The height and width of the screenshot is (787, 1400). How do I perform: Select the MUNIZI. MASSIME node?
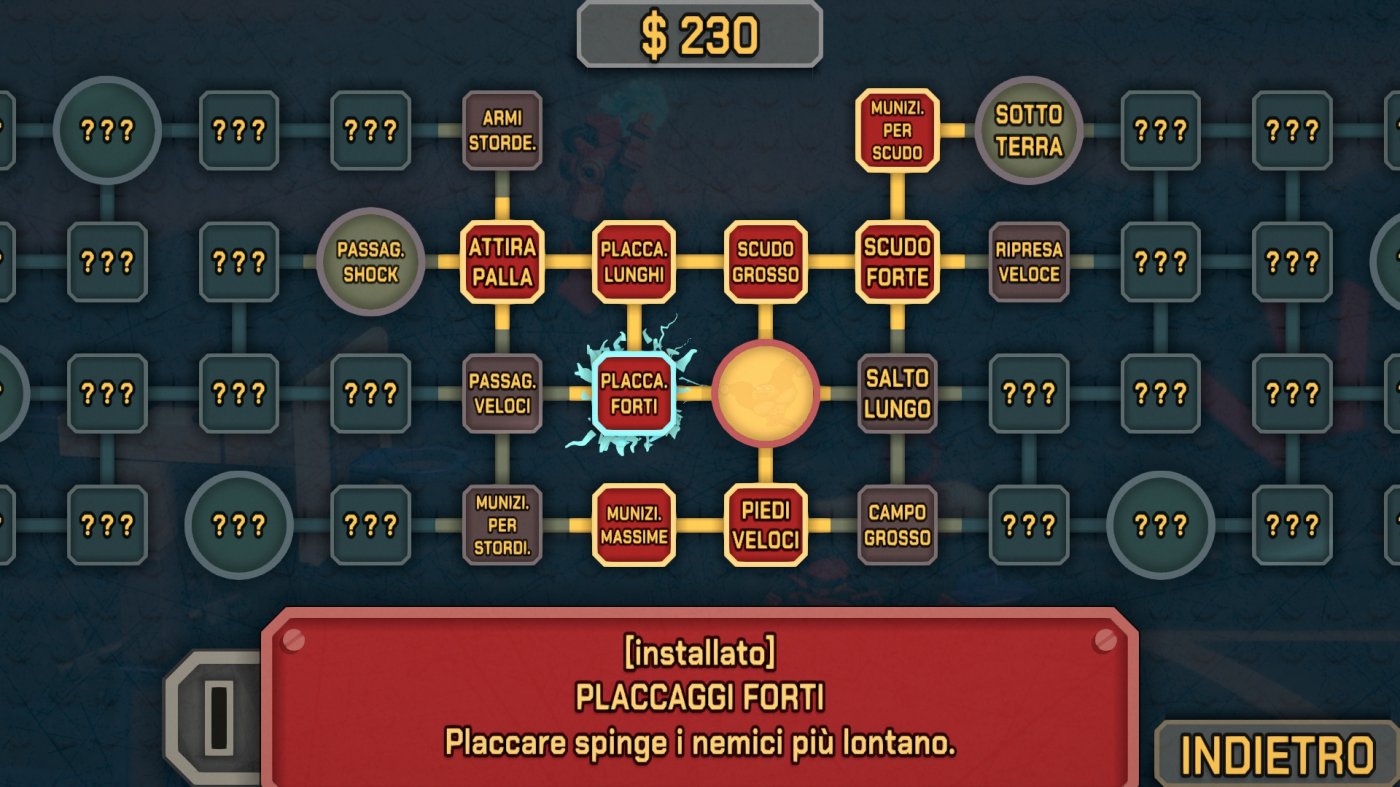[633, 523]
